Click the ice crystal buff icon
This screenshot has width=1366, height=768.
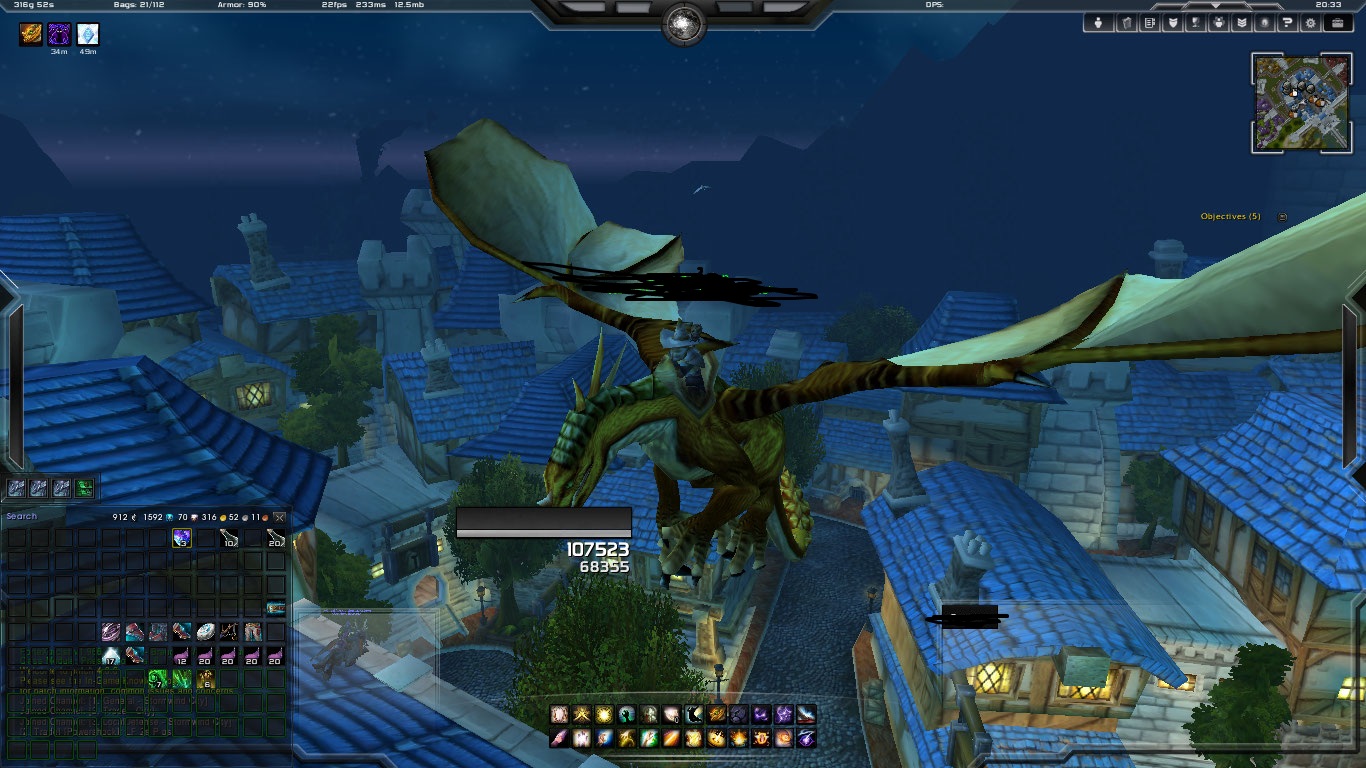coord(88,35)
